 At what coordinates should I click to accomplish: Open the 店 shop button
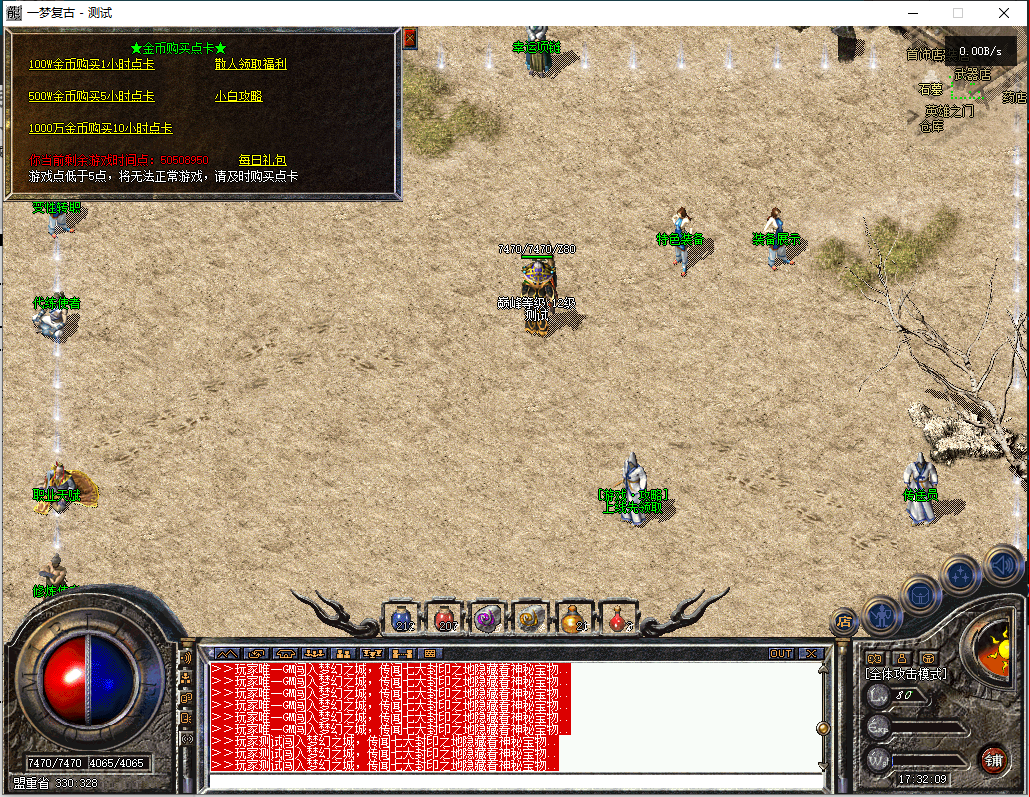tap(843, 621)
